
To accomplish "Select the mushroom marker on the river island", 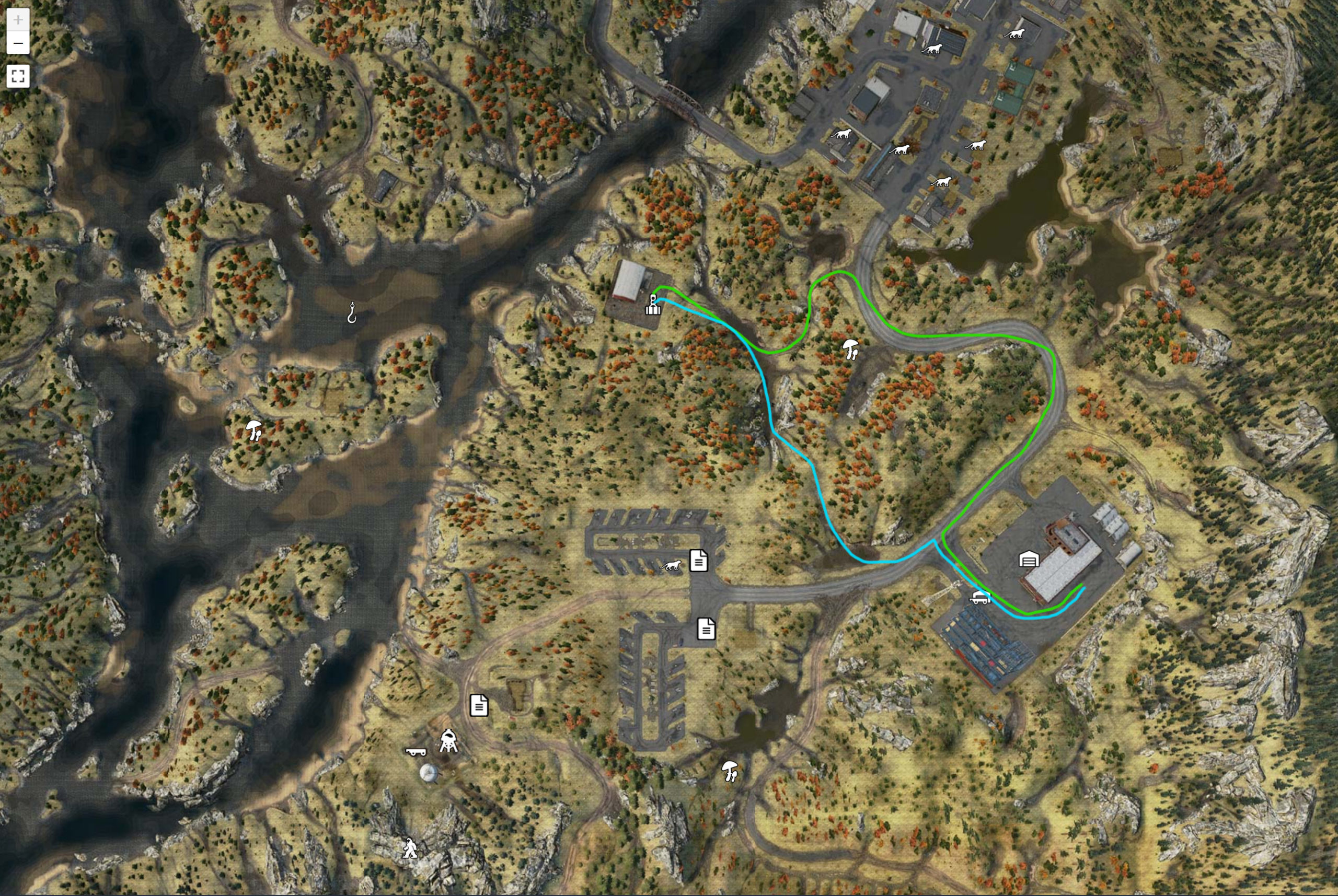I will click(x=254, y=429).
